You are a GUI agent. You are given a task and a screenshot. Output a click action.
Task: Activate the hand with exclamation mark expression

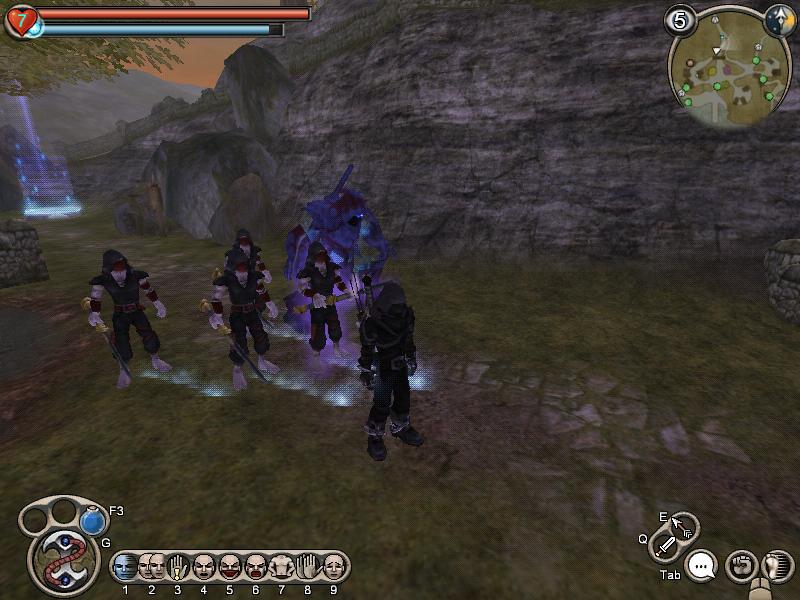coord(177,567)
